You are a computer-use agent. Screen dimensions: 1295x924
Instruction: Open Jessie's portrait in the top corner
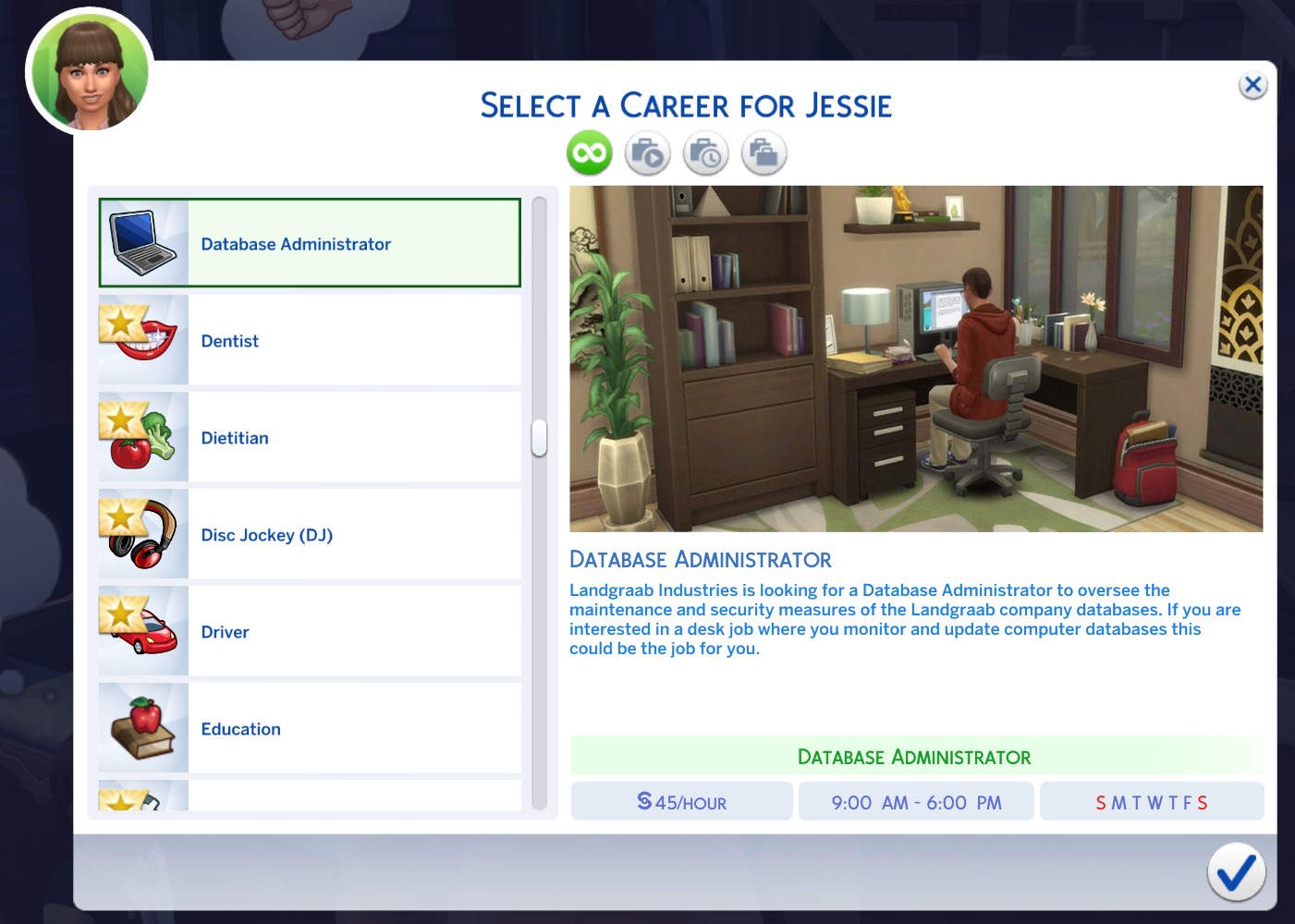[89, 71]
